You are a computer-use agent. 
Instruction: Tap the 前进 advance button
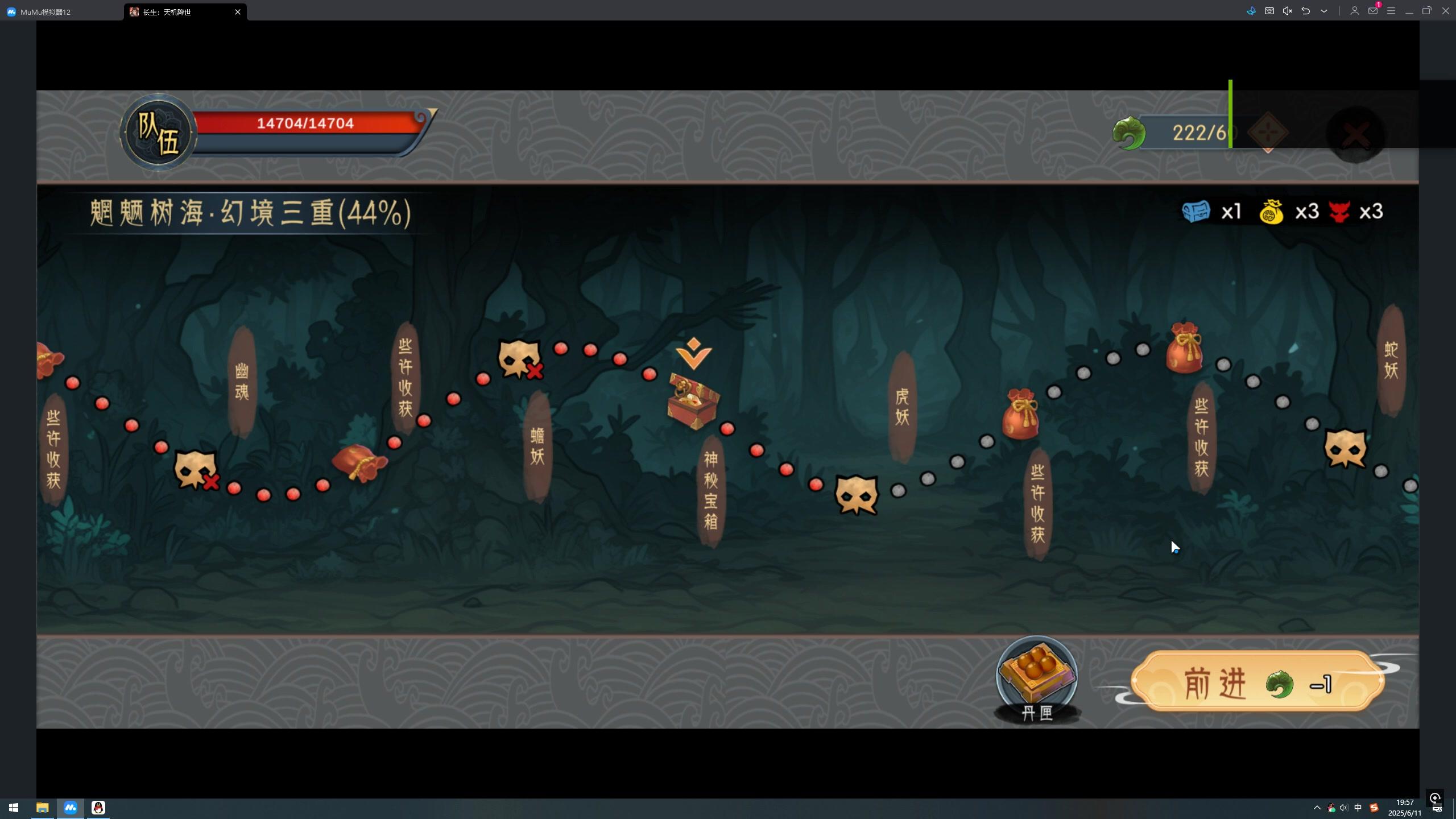[1257, 682]
